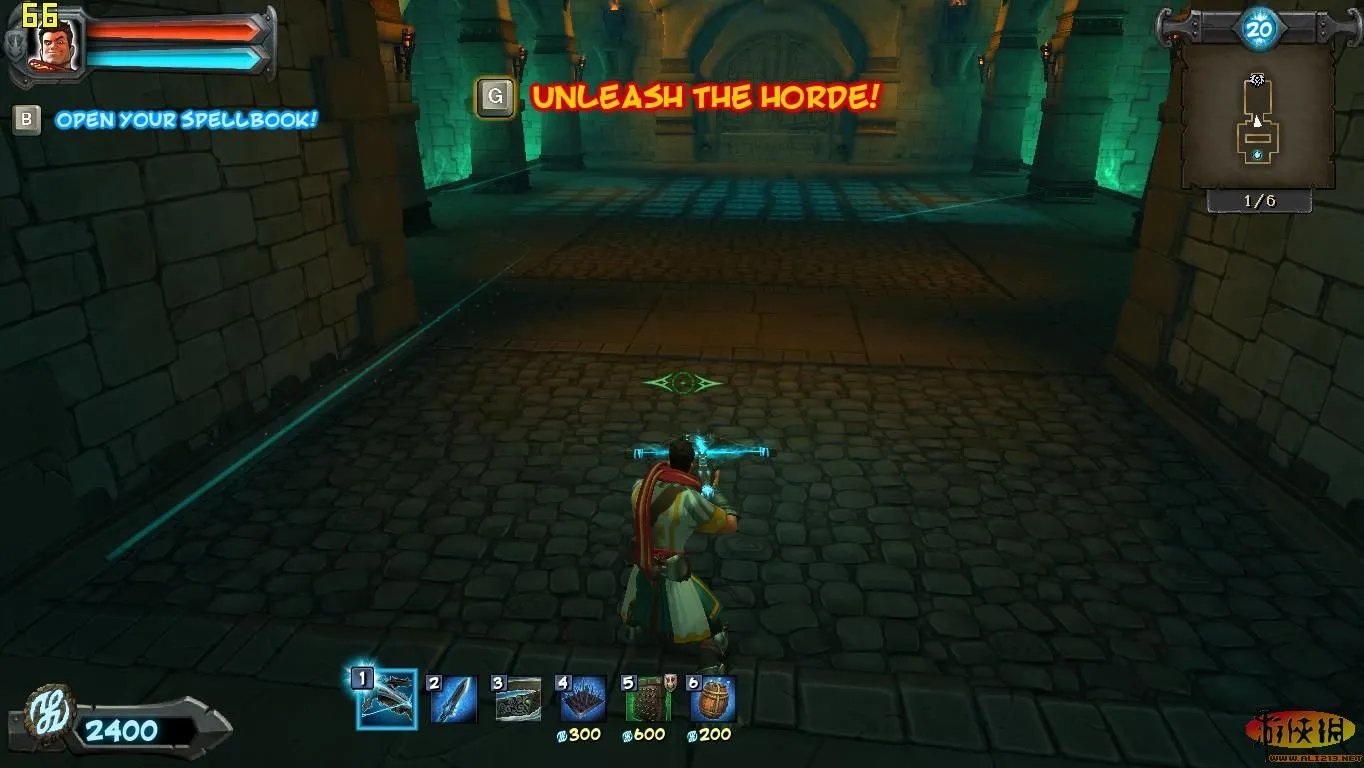Select the spike trap costing 300
The height and width of the screenshot is (768, 1364).
[x=583, y=699]
